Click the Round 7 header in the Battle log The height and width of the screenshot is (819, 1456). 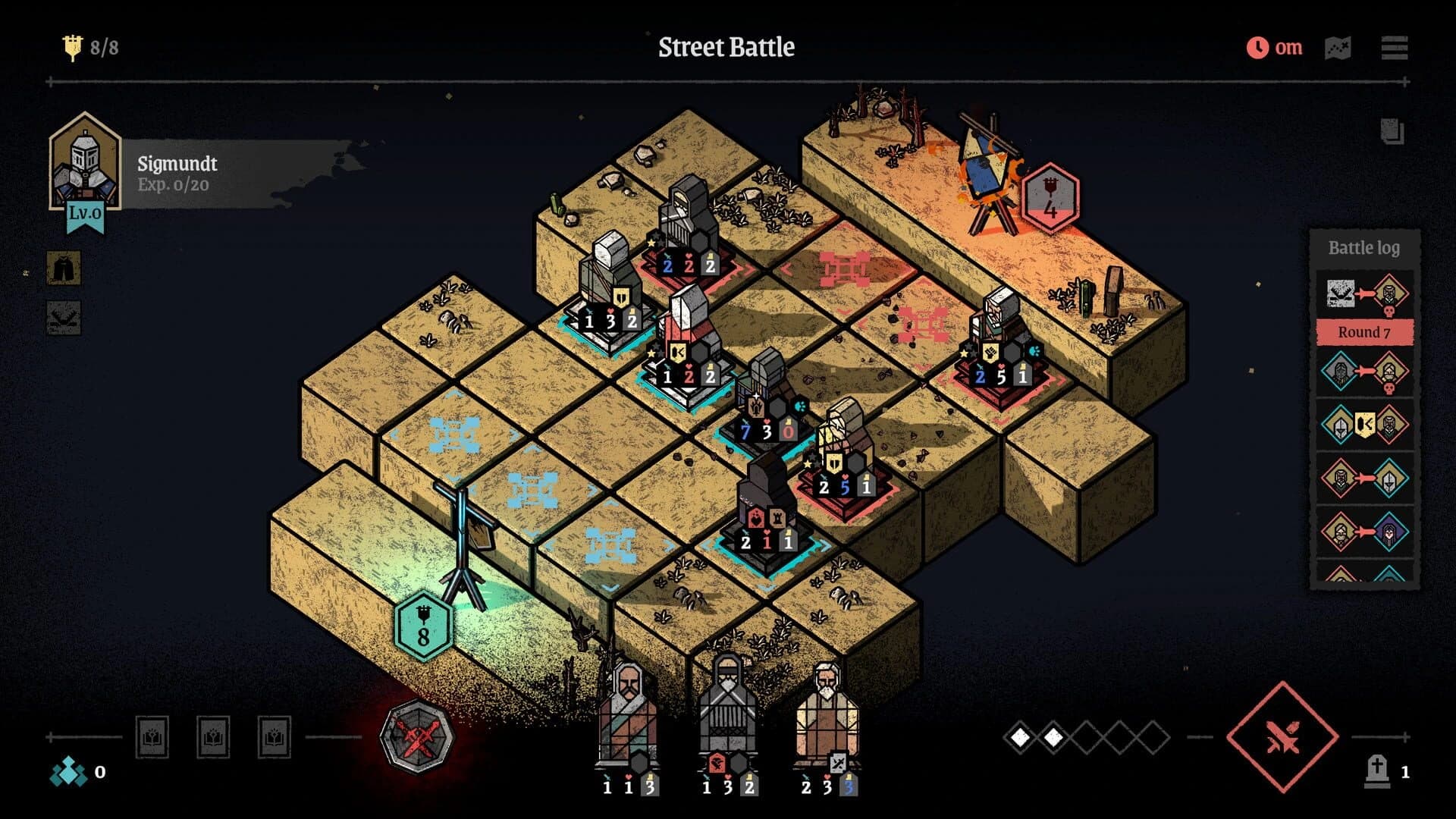pyautogui.click(x=1365, y=331)
